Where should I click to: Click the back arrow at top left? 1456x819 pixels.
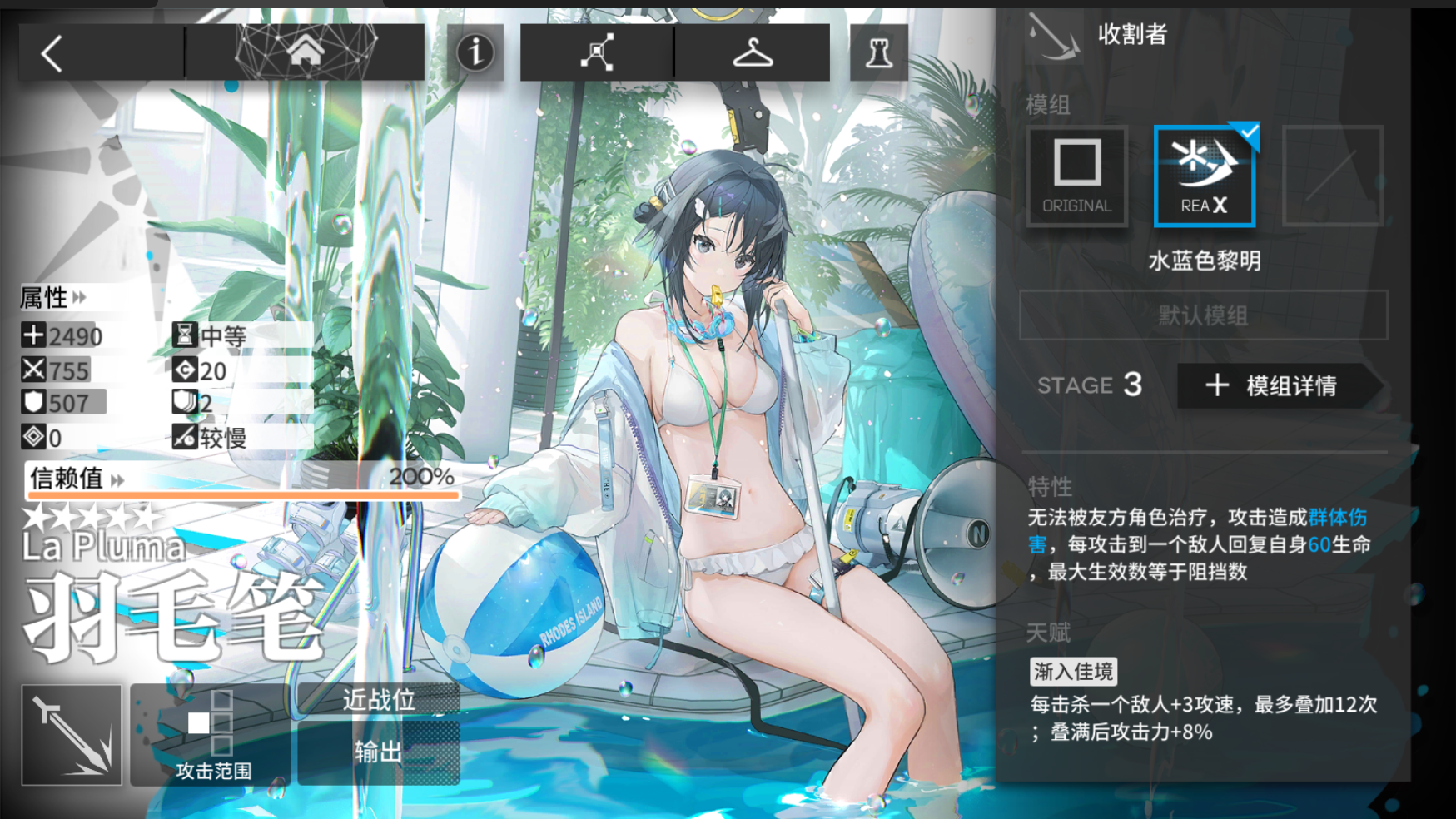coord(52,52)
